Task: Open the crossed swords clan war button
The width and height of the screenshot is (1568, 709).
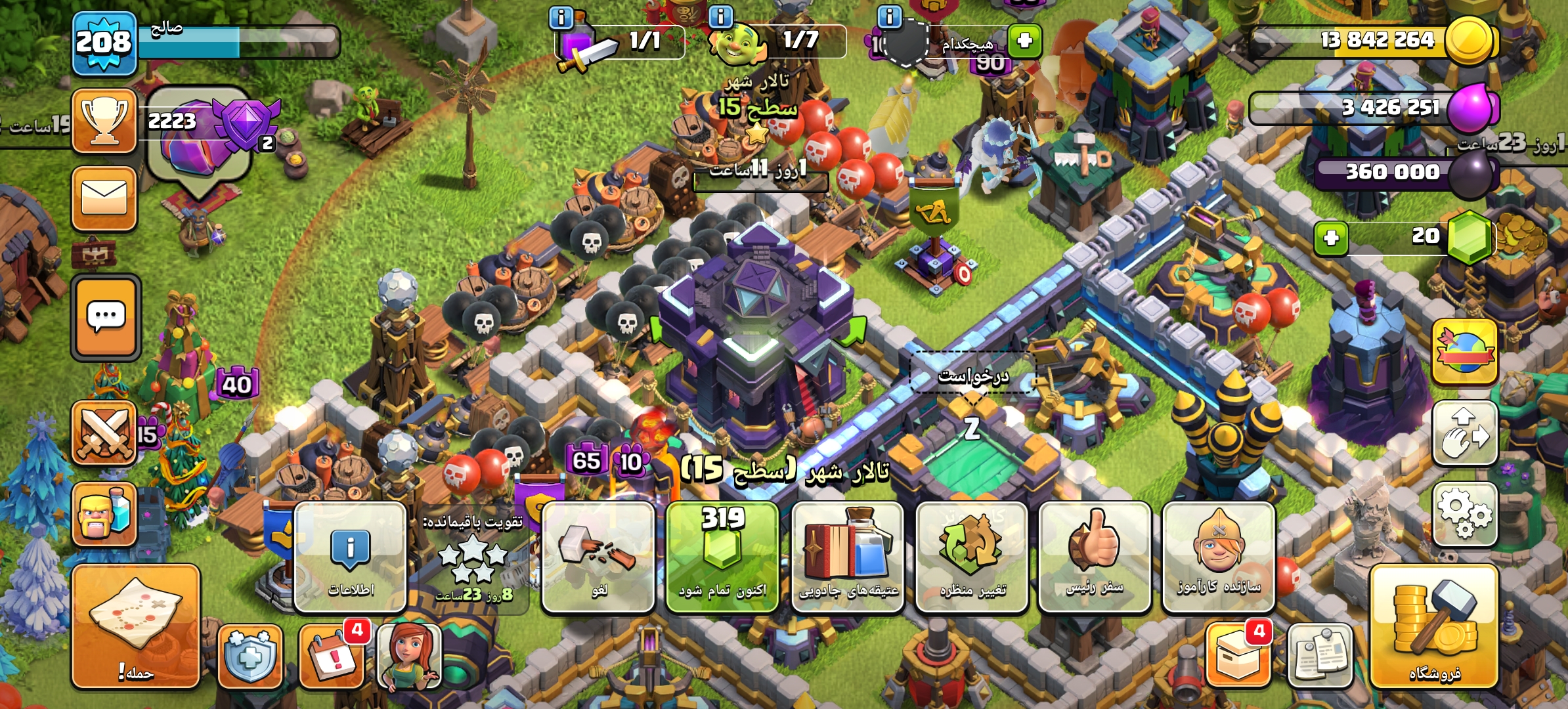Action: pyautogui.click(x=104, y=433)
